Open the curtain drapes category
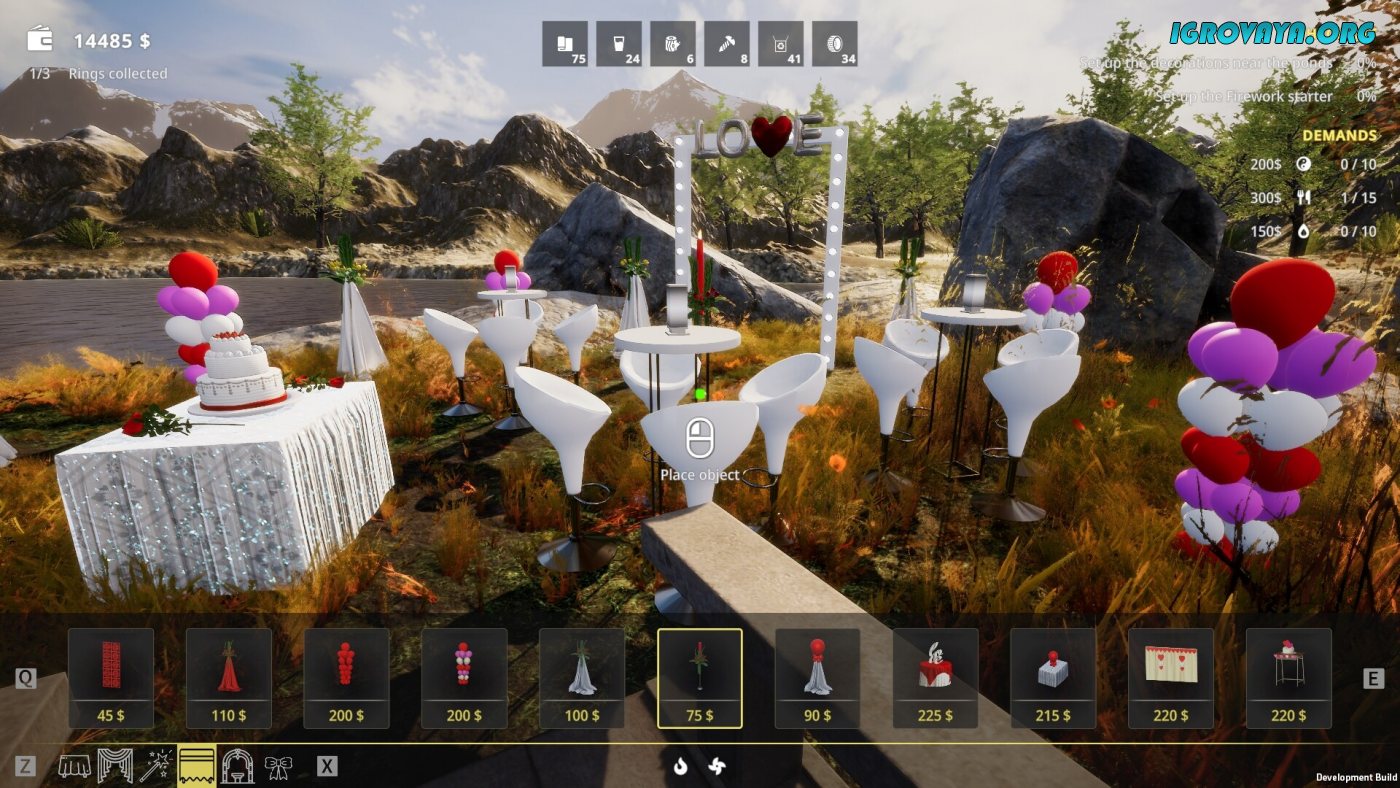 point(115,767)
